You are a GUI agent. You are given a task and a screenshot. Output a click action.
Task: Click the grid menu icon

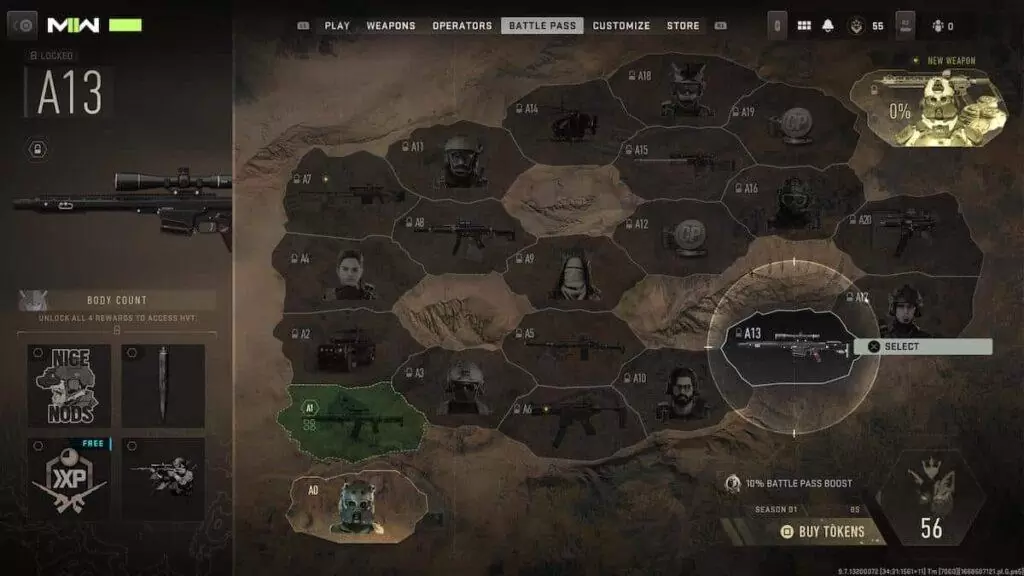[803, 26]
